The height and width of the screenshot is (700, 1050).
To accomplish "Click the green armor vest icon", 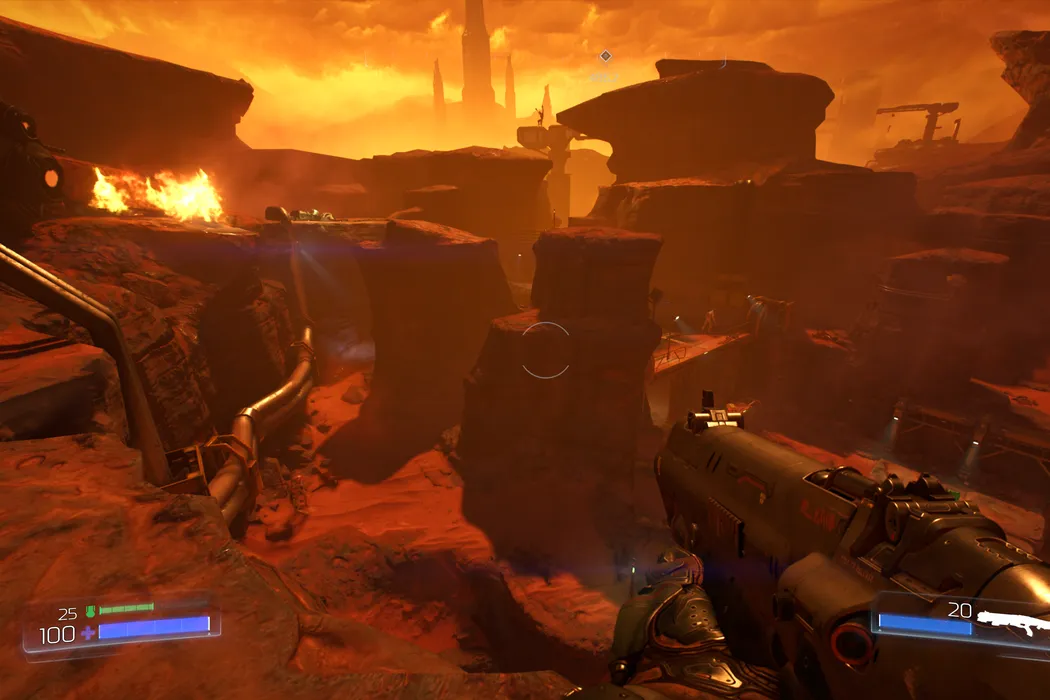I will [x=89, y=611].
